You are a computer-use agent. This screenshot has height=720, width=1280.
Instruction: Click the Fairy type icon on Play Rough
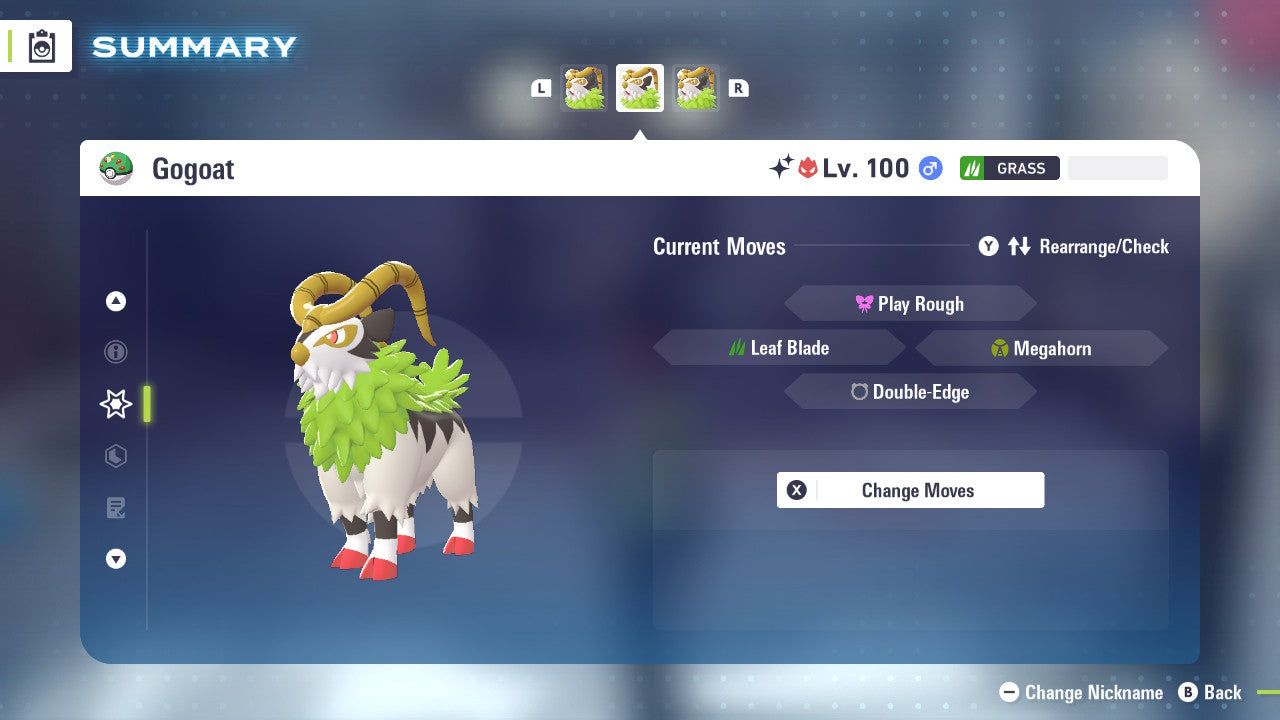861,303
